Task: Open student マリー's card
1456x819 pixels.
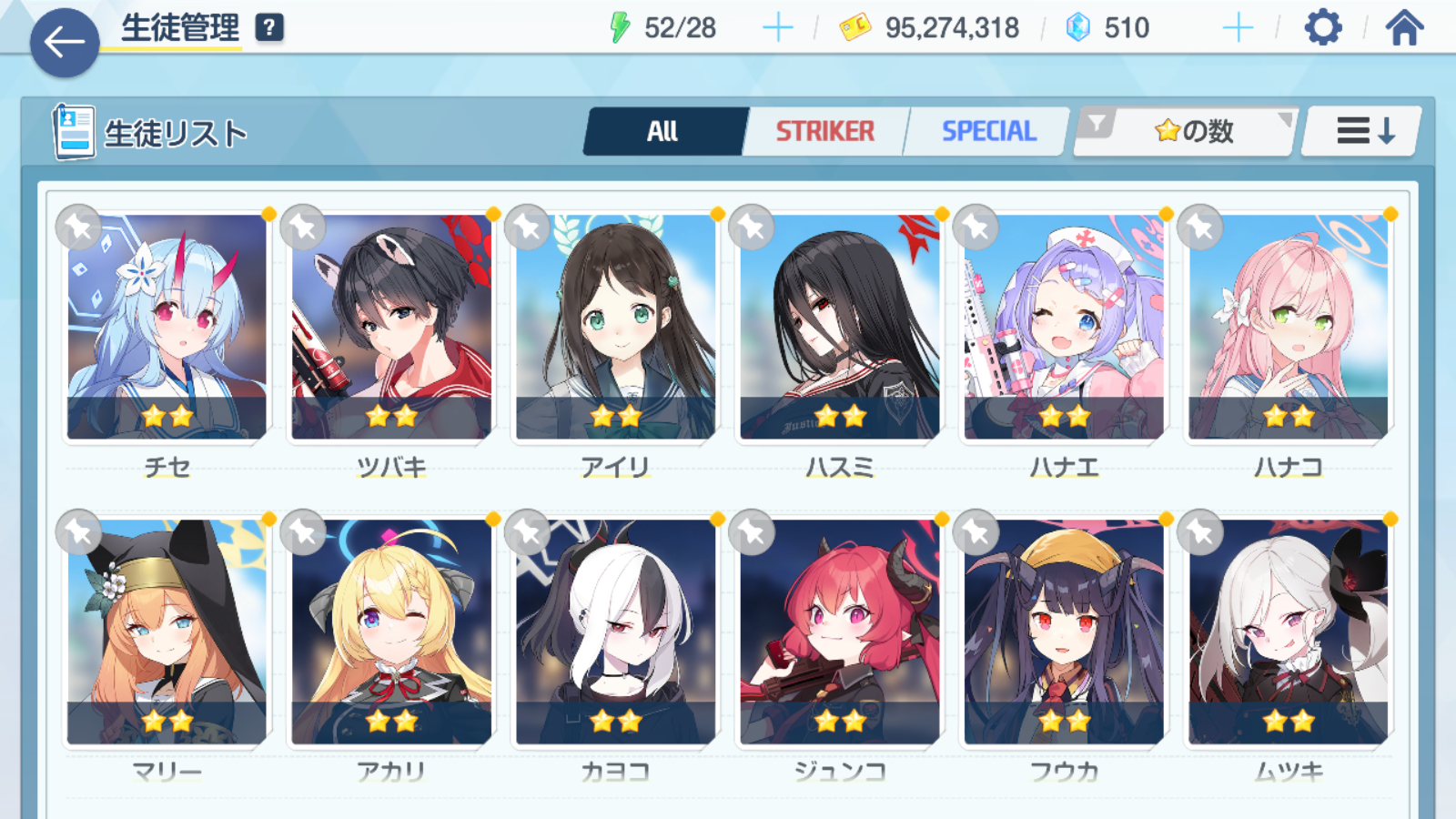Action: point(167,632)
